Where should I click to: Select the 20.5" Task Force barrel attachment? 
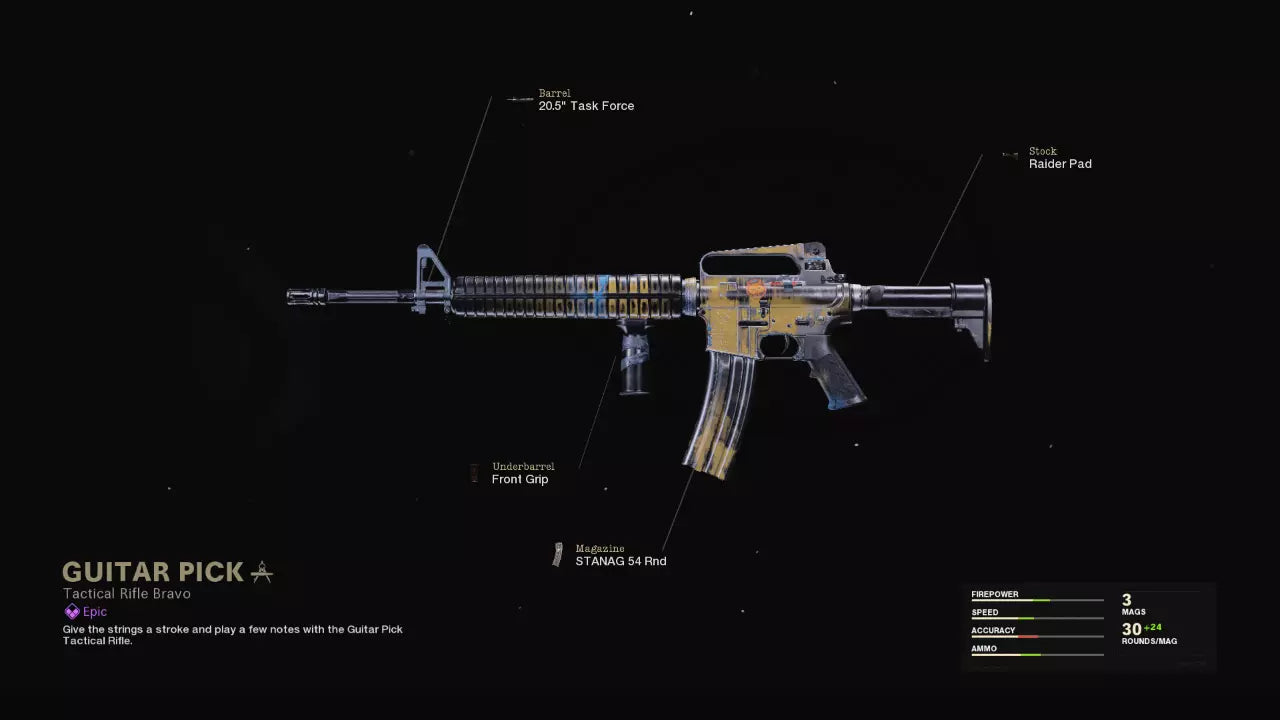coord(585,106)
